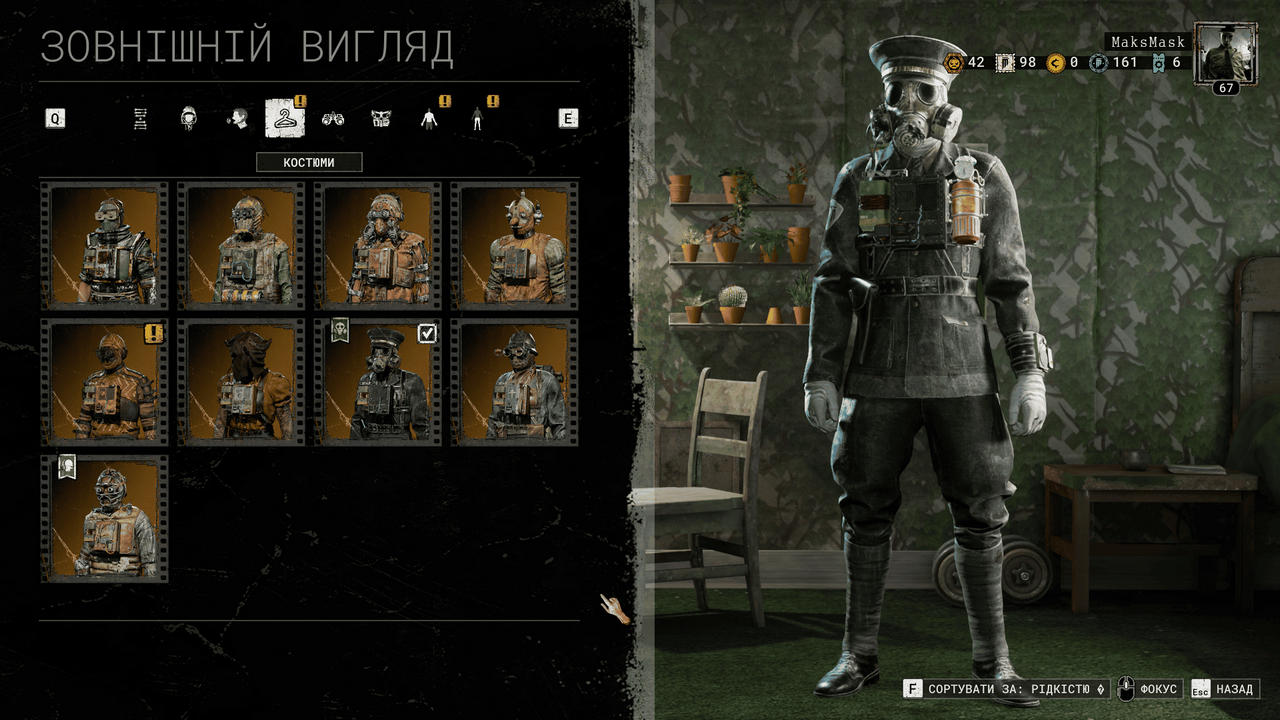Open the hooded head appearance tab

pyautogui.click(x=188, y=119)
